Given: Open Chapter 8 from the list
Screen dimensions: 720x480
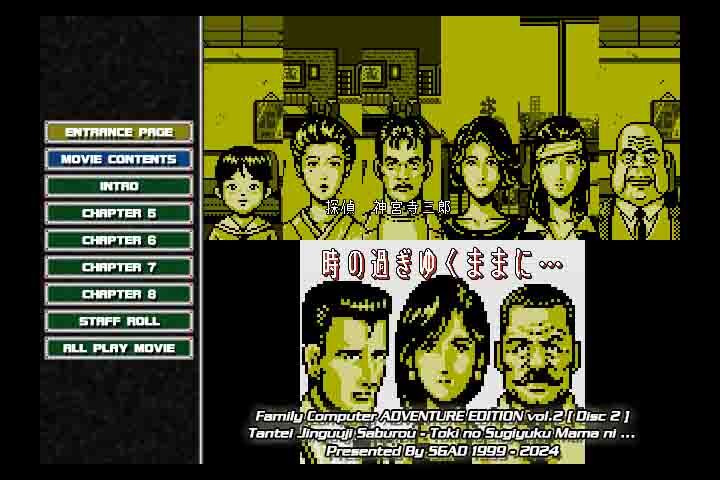Looking at the screenshot, I should 119,294.
